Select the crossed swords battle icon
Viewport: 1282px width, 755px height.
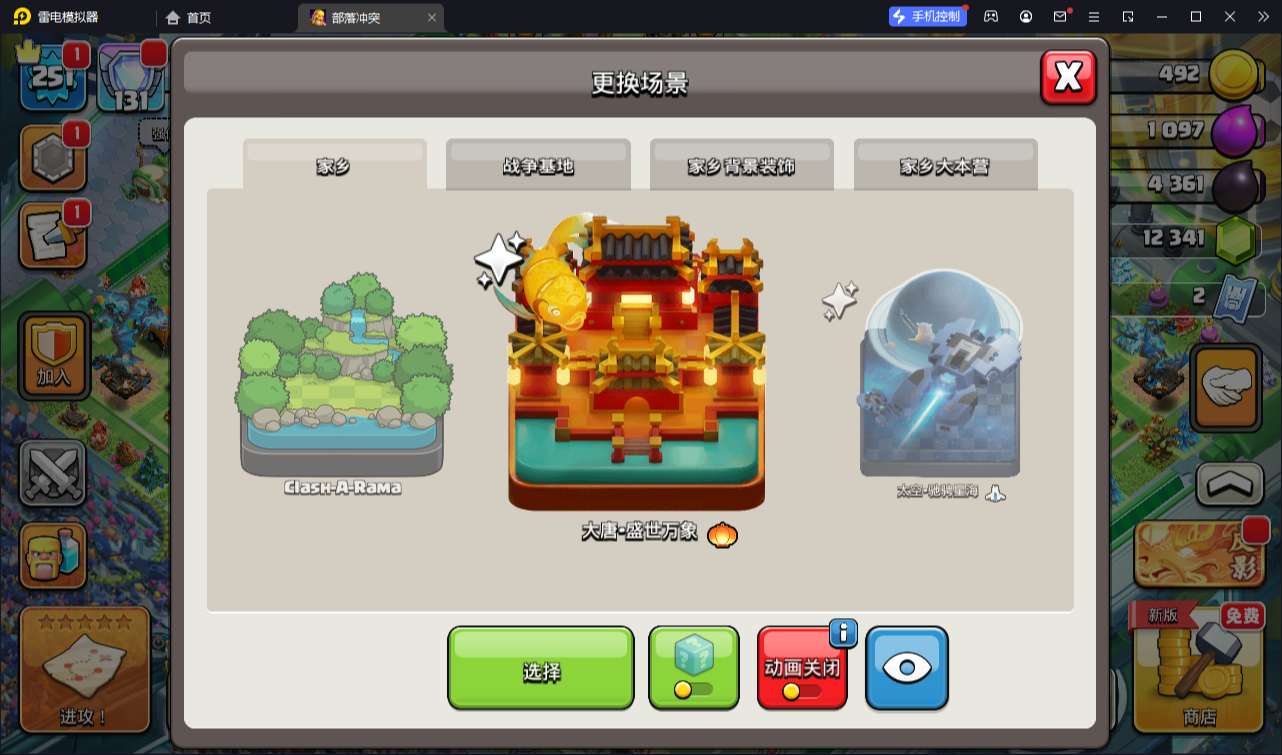point(53,472)
